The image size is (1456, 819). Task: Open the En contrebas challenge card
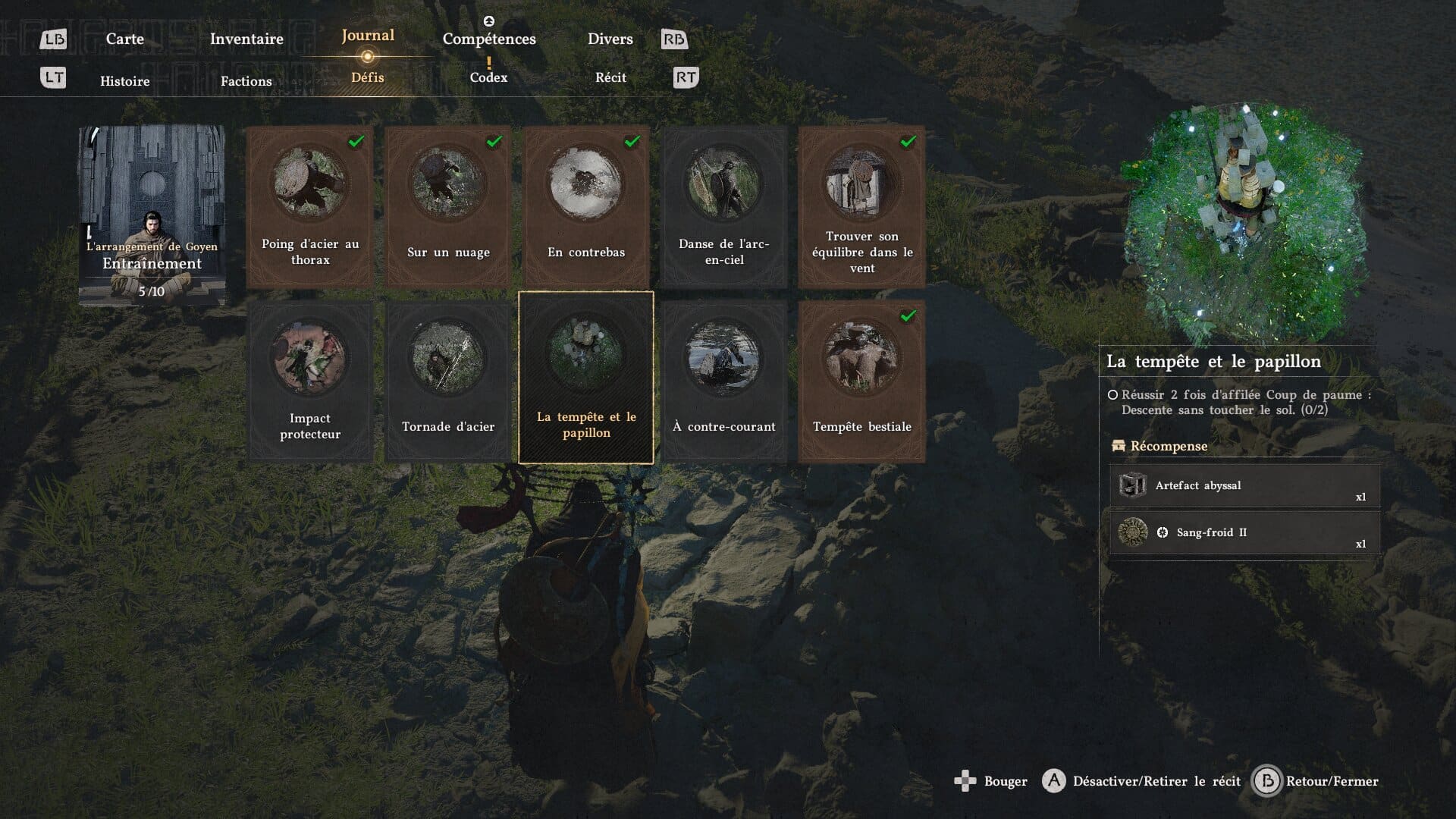(586, 206)
